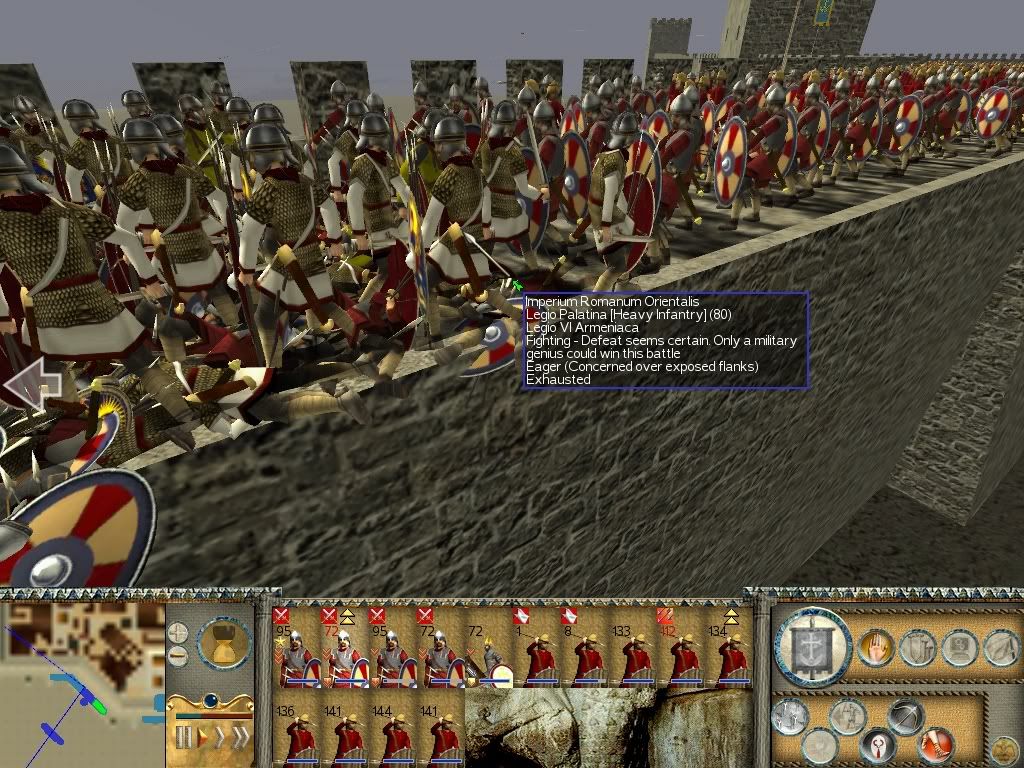
Task: Zoom in the minimap with the plus button
Action: click(177, 633)
